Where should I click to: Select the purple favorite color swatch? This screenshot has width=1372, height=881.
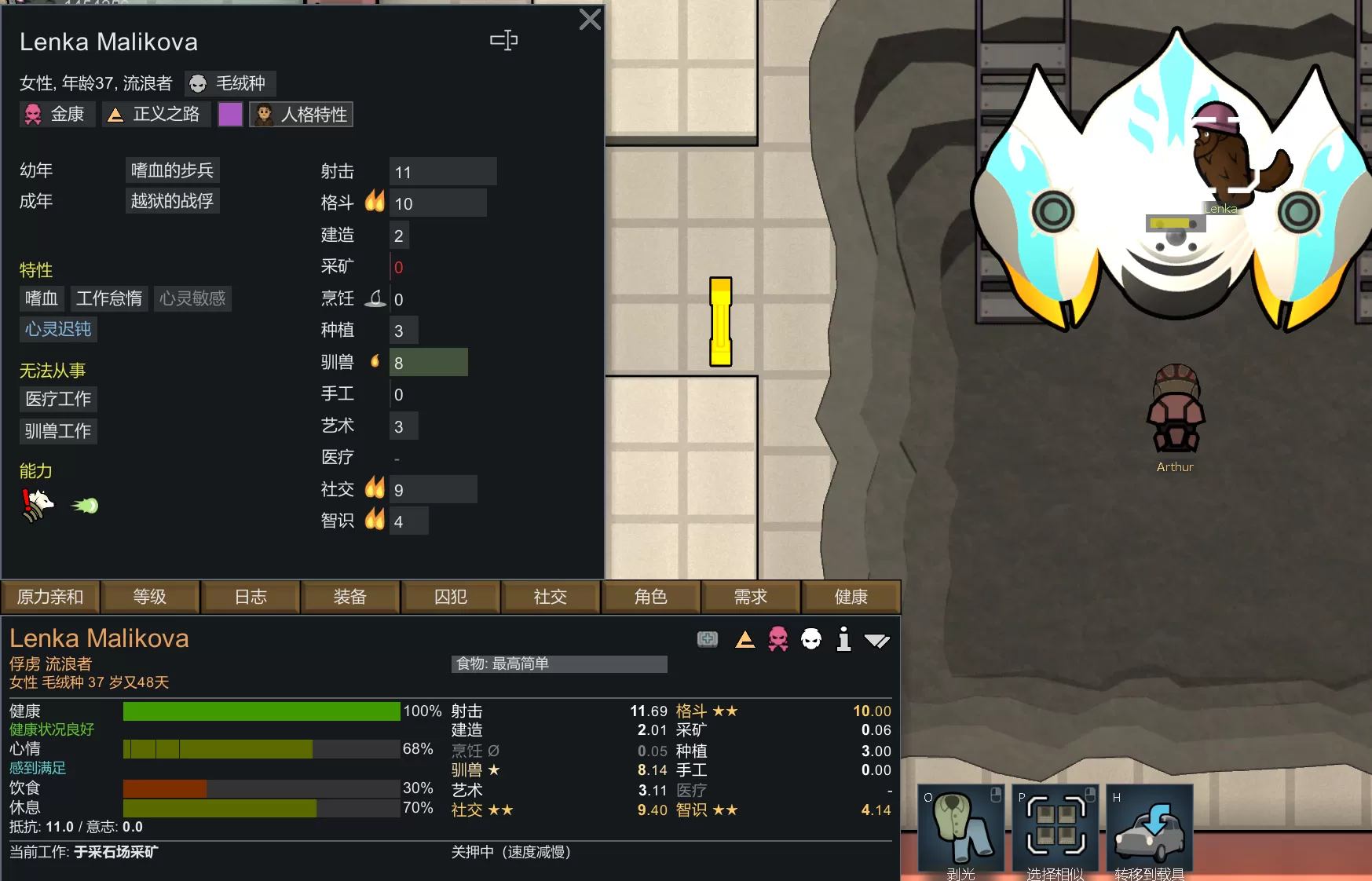(x=230, y=115)
